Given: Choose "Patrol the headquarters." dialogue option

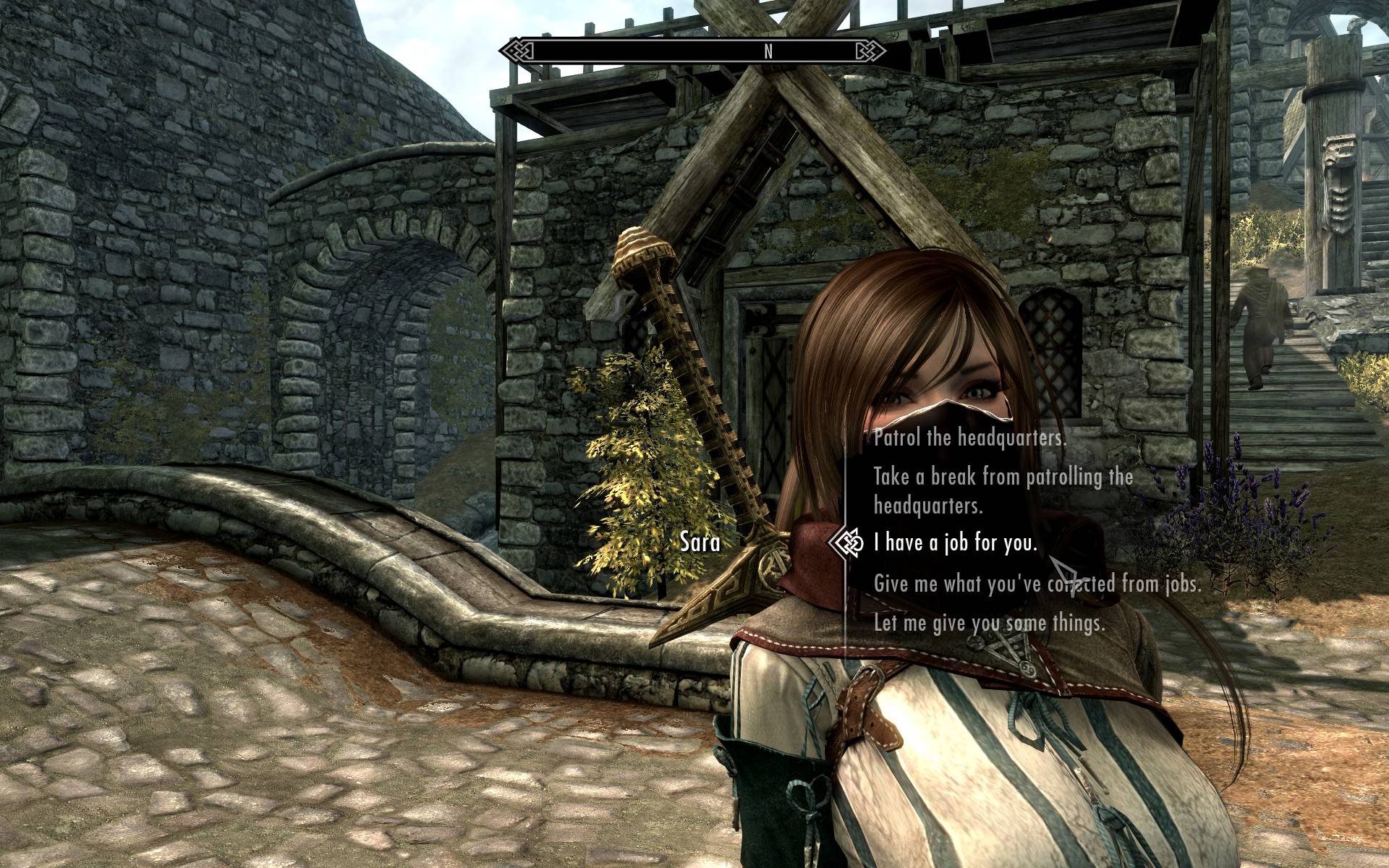Looking at the screenshot, I should (x=969, y=438).
